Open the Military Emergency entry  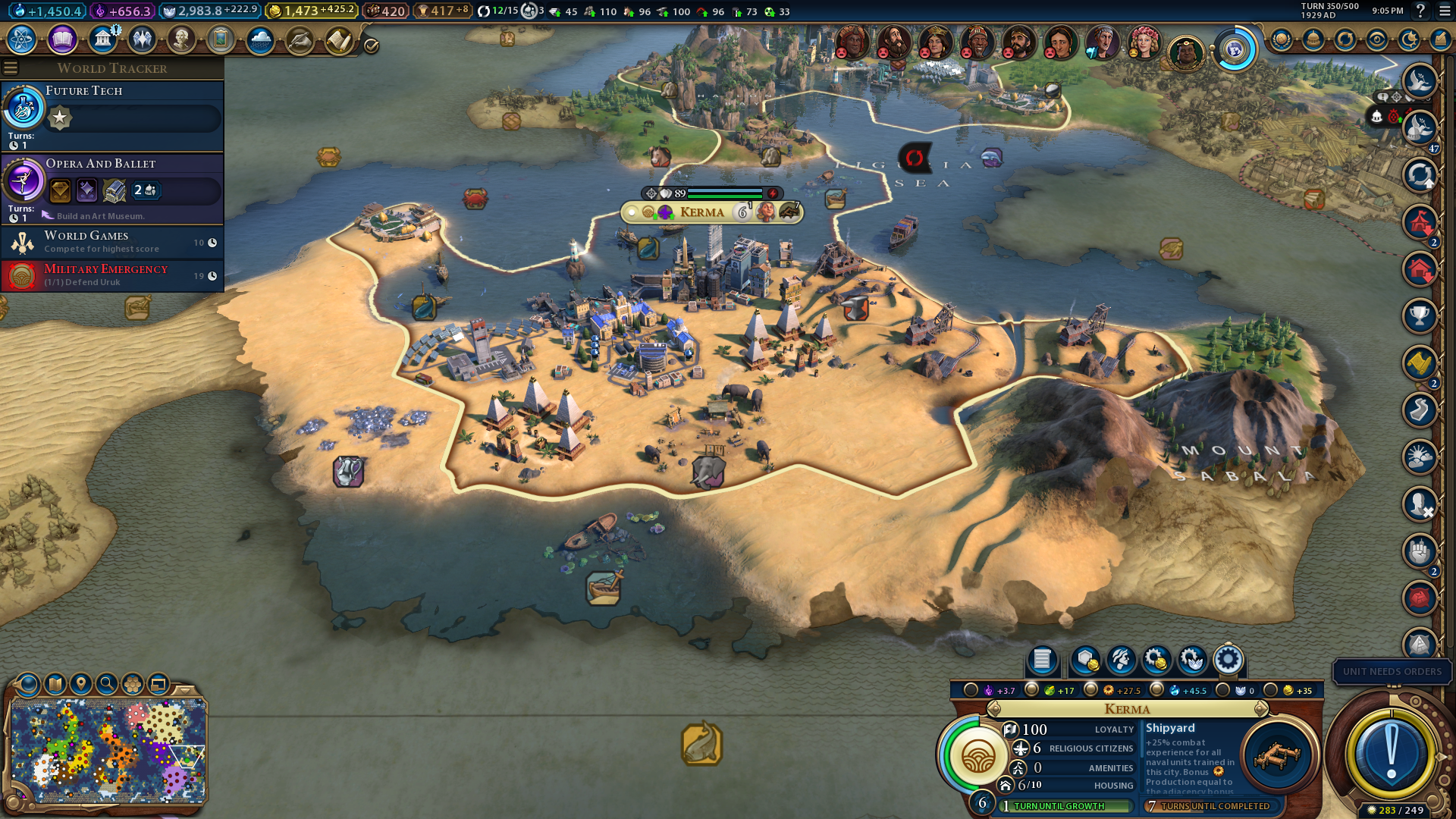point(114,275)
